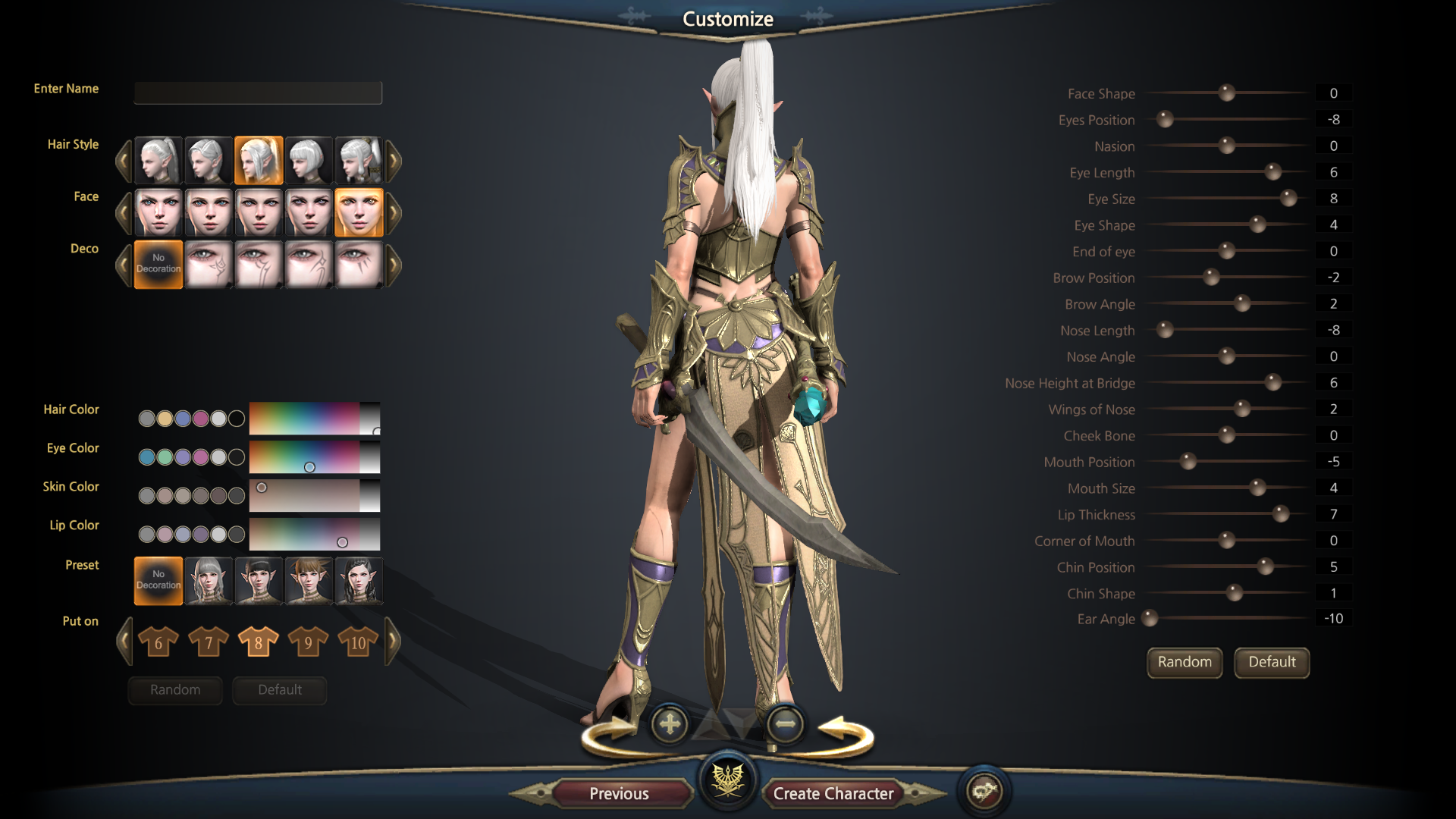Select outfit number 10 shirt icon
The height and width of the screenshot is (819, 1456).
pyautogui.click(x=358, y=642)
